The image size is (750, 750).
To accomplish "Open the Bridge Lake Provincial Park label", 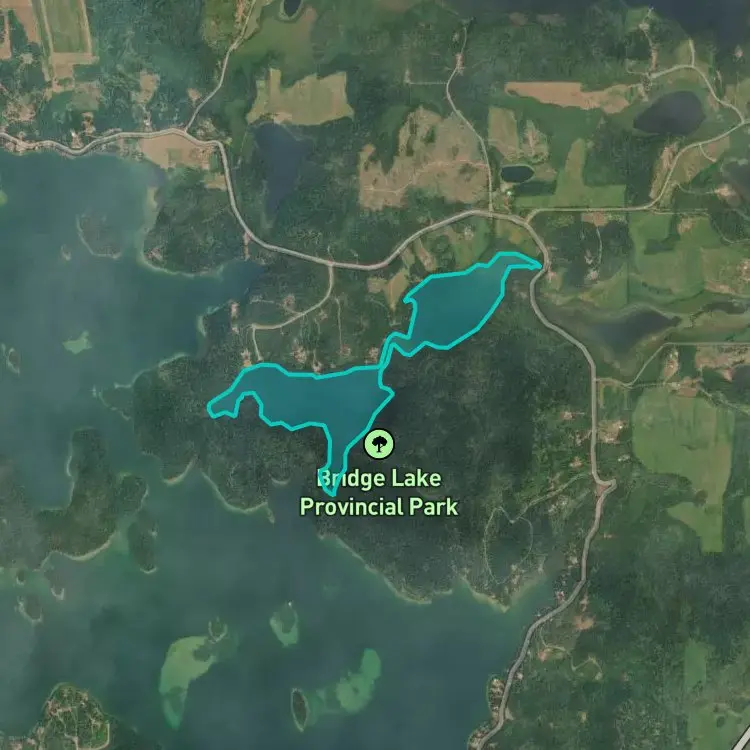I will coord(379,493).
